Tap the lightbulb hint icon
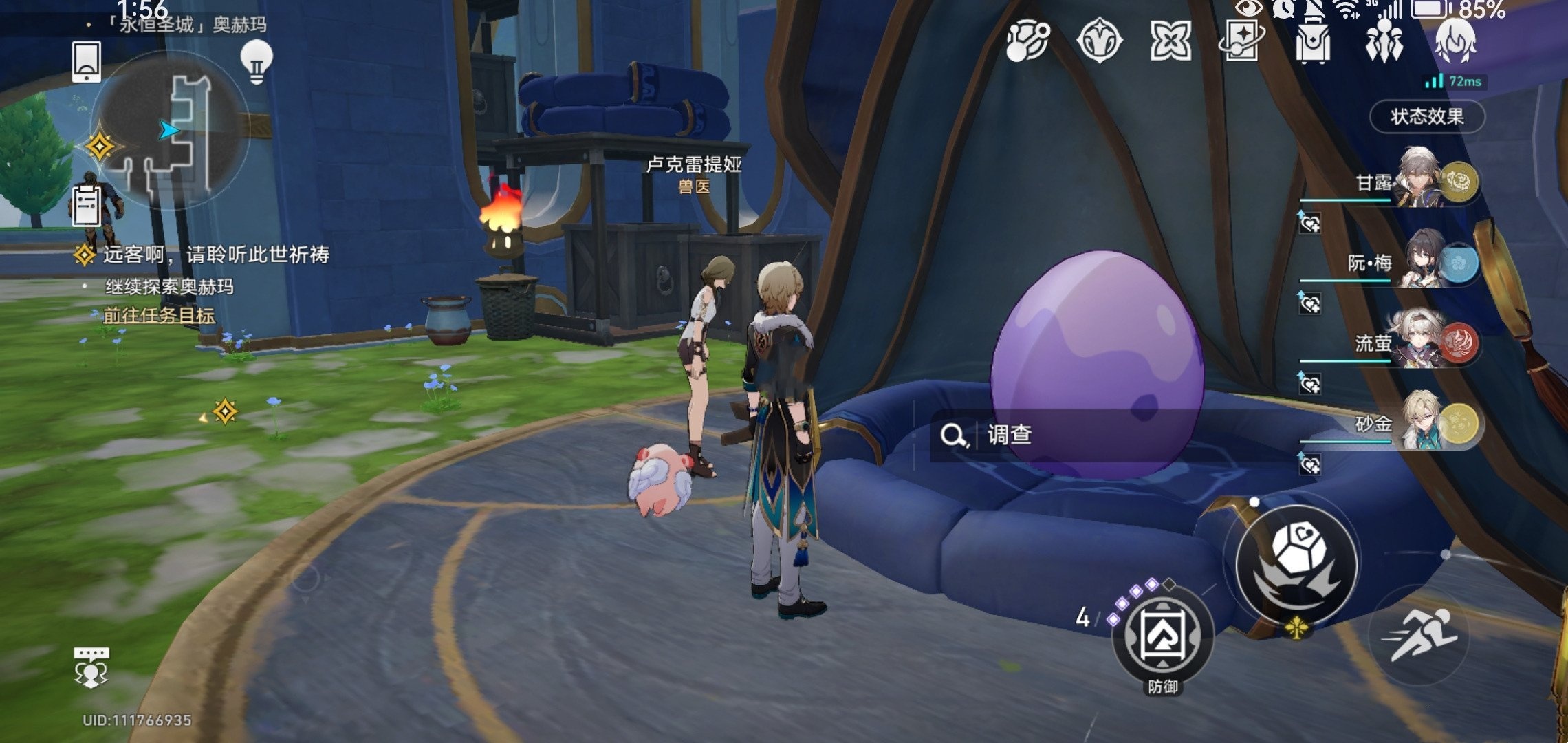The height and width of the screenshot is (743, 1568). click(x=257, y=62)
